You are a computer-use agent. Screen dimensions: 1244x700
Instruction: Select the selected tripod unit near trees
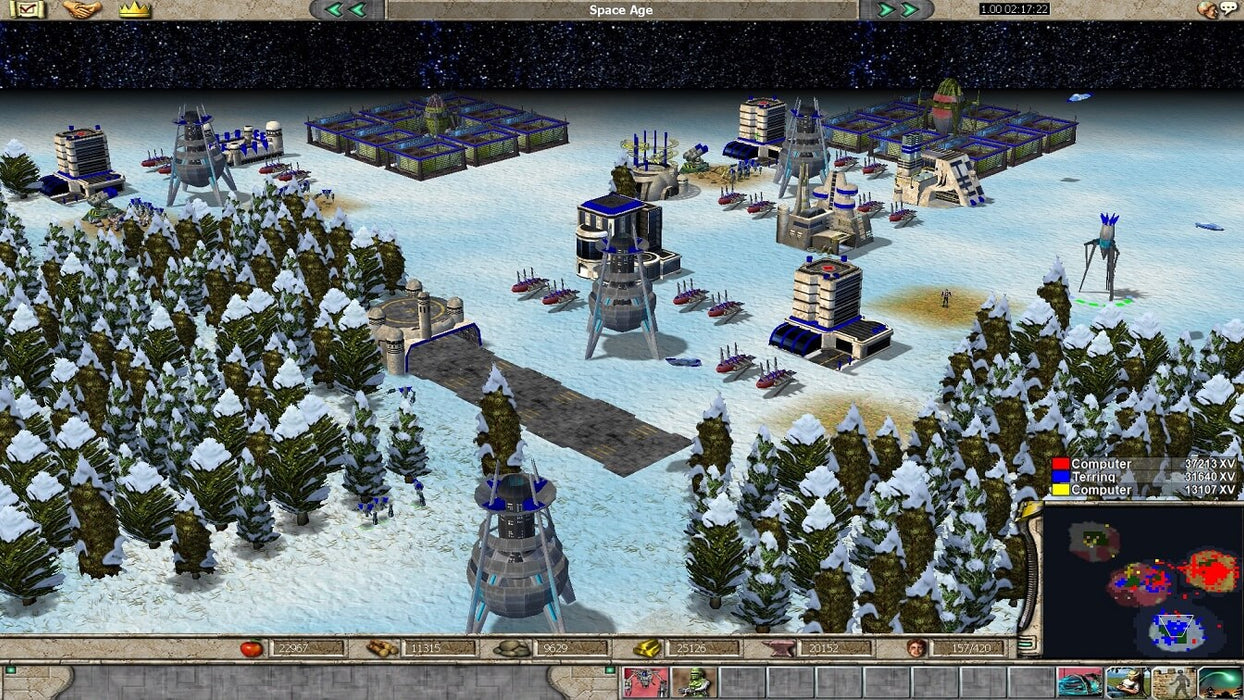[1101, 257]
